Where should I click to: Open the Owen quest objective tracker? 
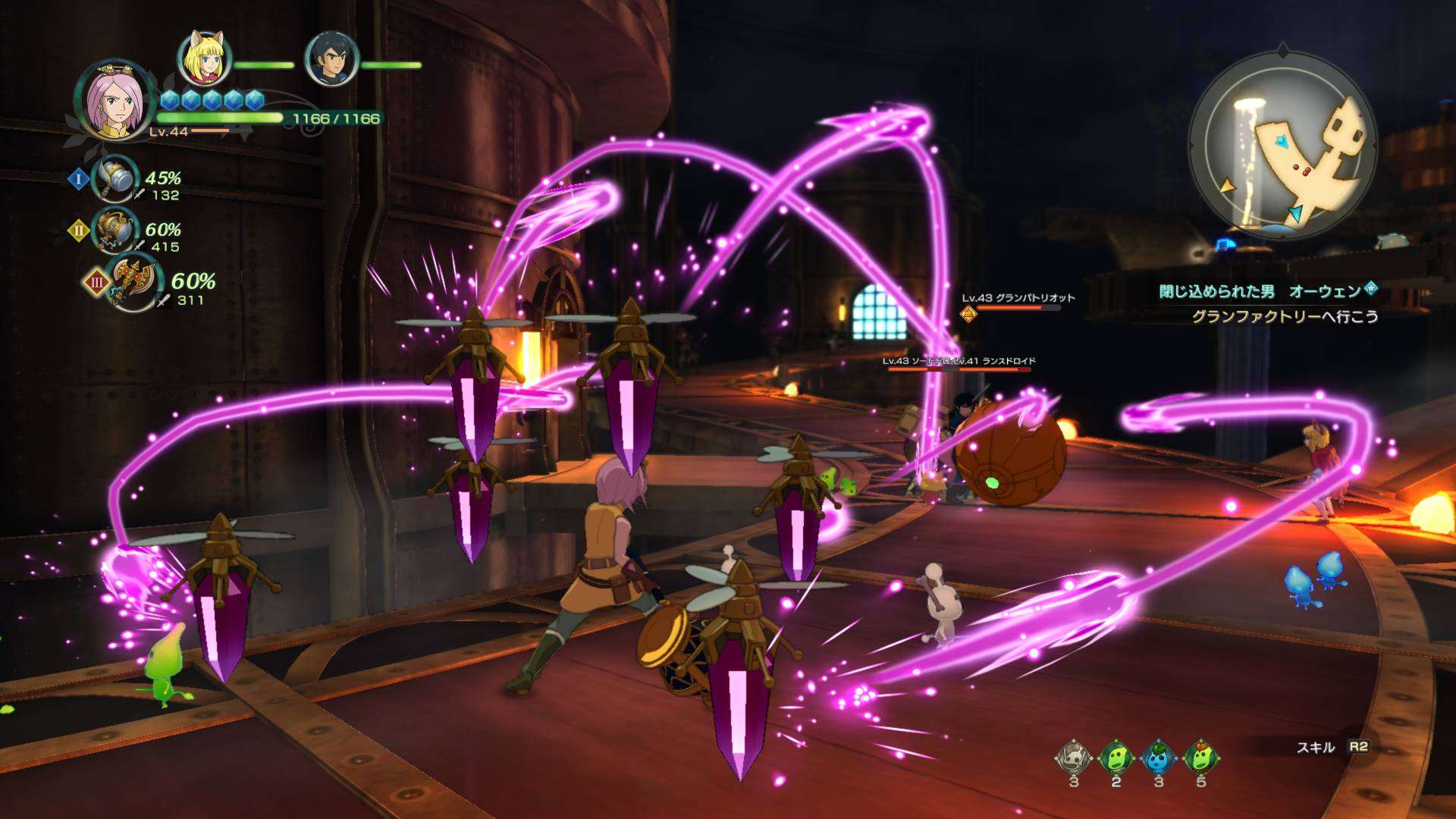1268,303
